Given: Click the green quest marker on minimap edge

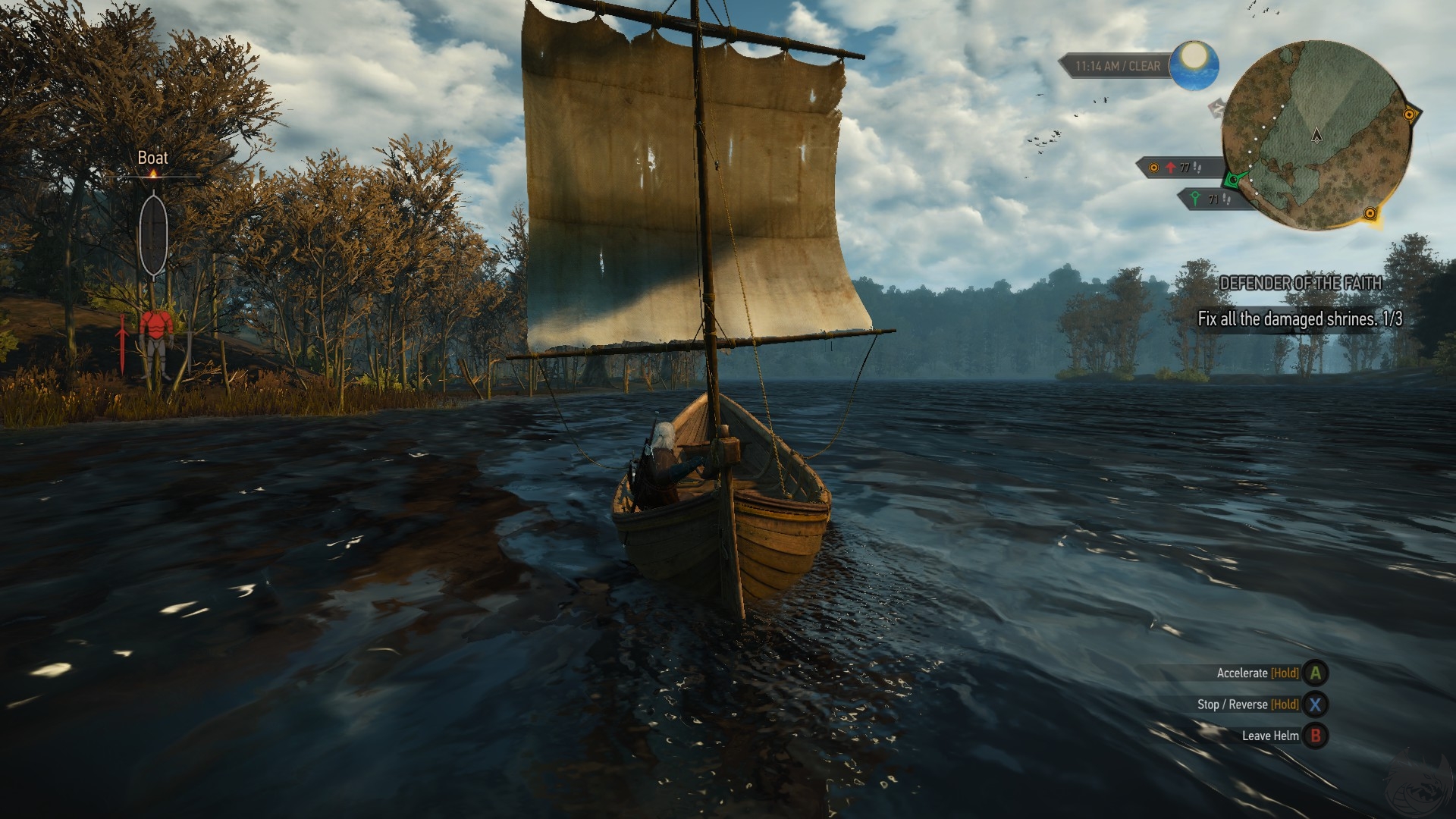Looking at the screenshot, I should click(x=1235, y=180).
